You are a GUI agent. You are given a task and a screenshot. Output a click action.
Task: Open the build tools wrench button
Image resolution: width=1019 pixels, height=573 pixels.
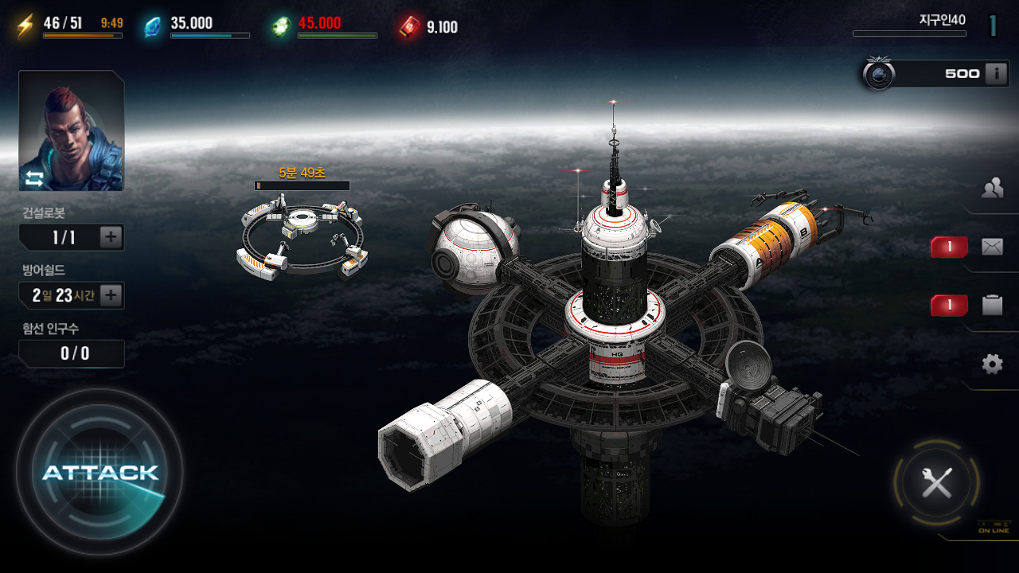coord(936,484)
